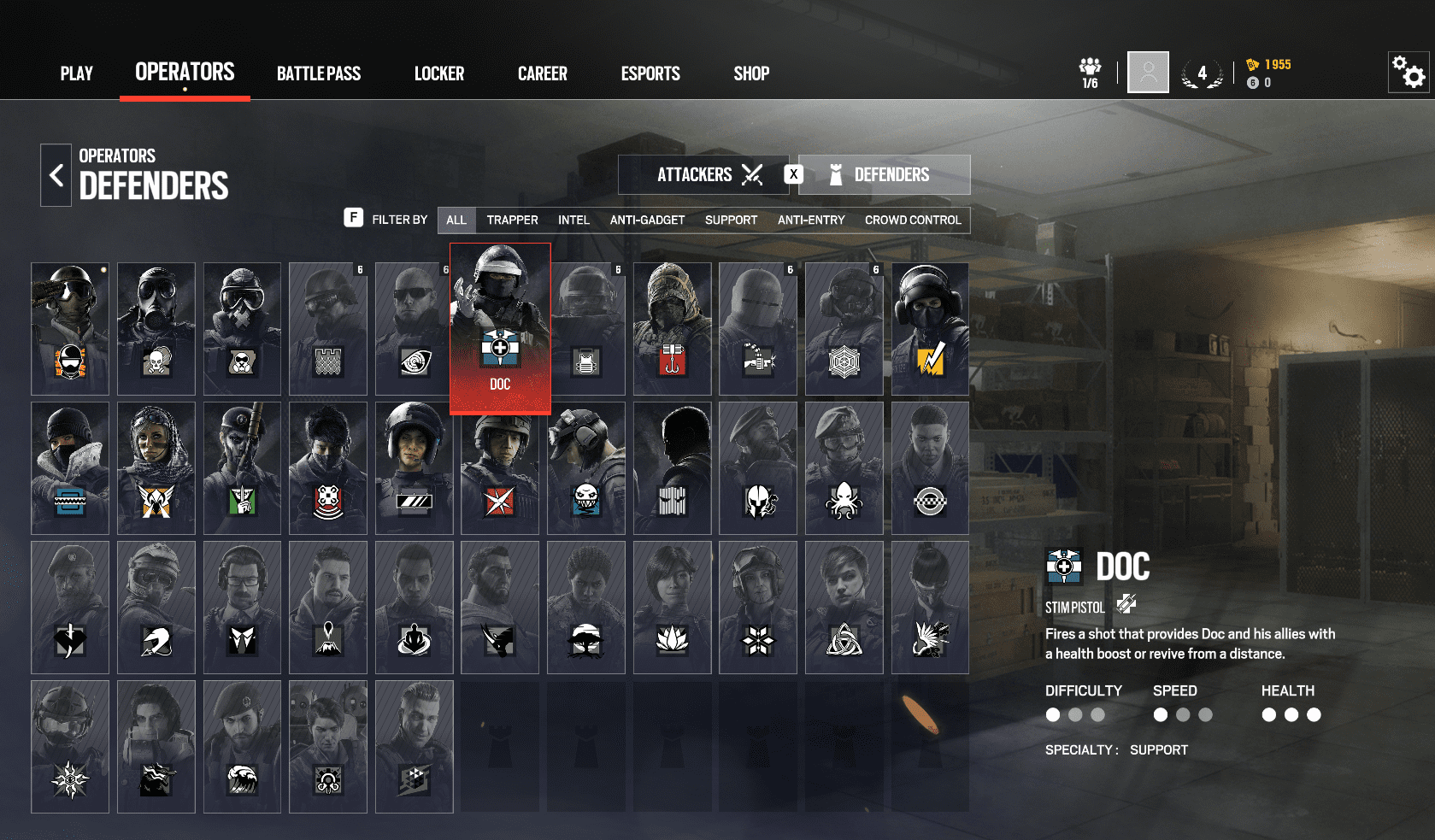
Task: Select the Defenders roster tab
Action: coord(885,175)
